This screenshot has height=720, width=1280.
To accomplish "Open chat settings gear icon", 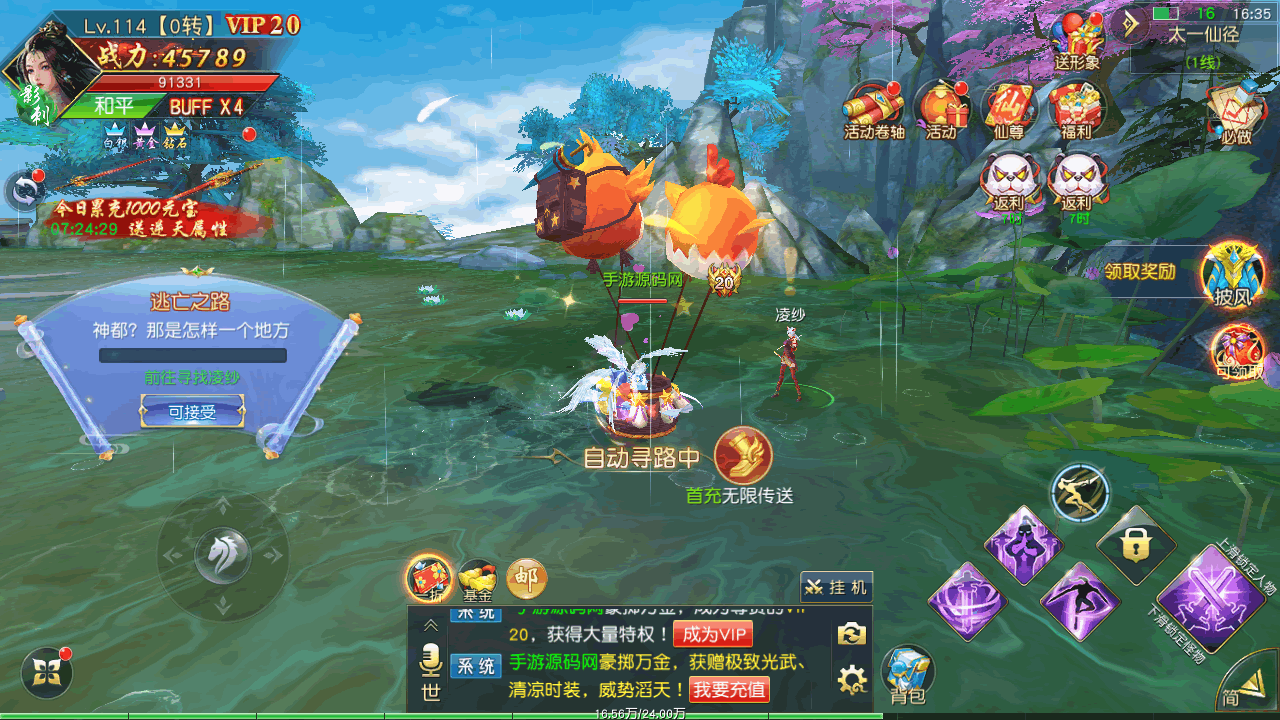I will click(x=852, y=681).
